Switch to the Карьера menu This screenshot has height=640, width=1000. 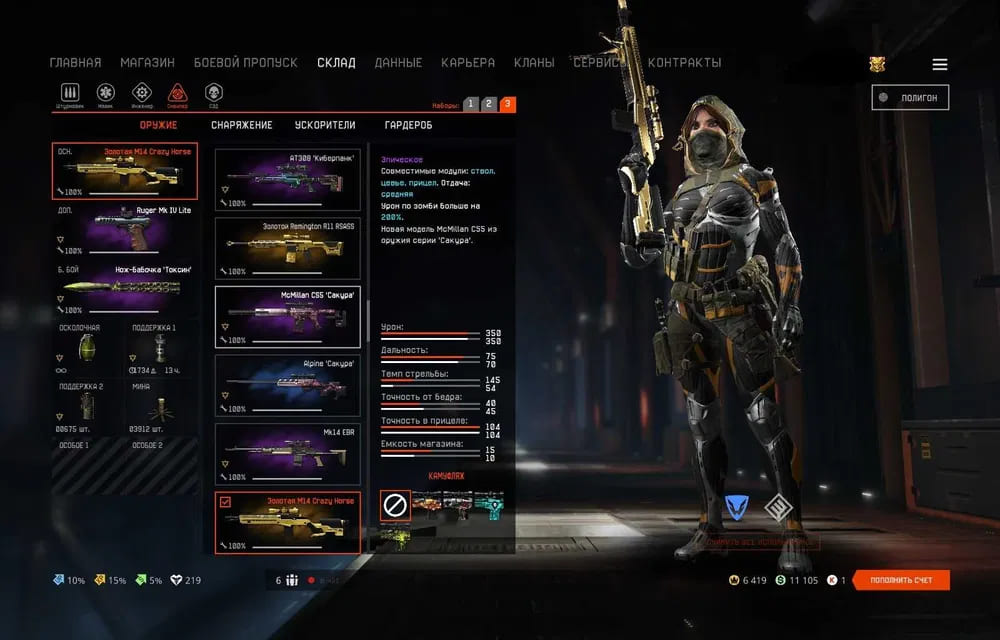[468, 62]
